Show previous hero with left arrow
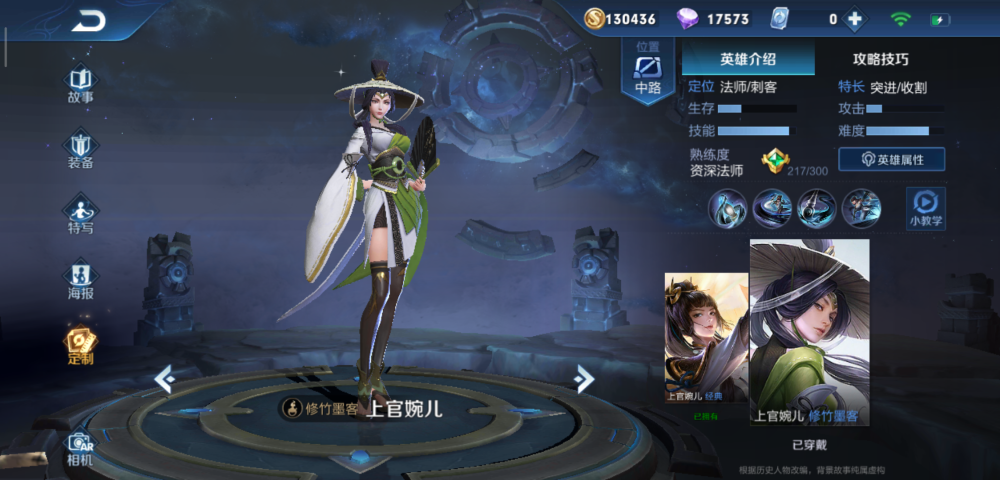Screen dimensions: 1000x480 164,379
